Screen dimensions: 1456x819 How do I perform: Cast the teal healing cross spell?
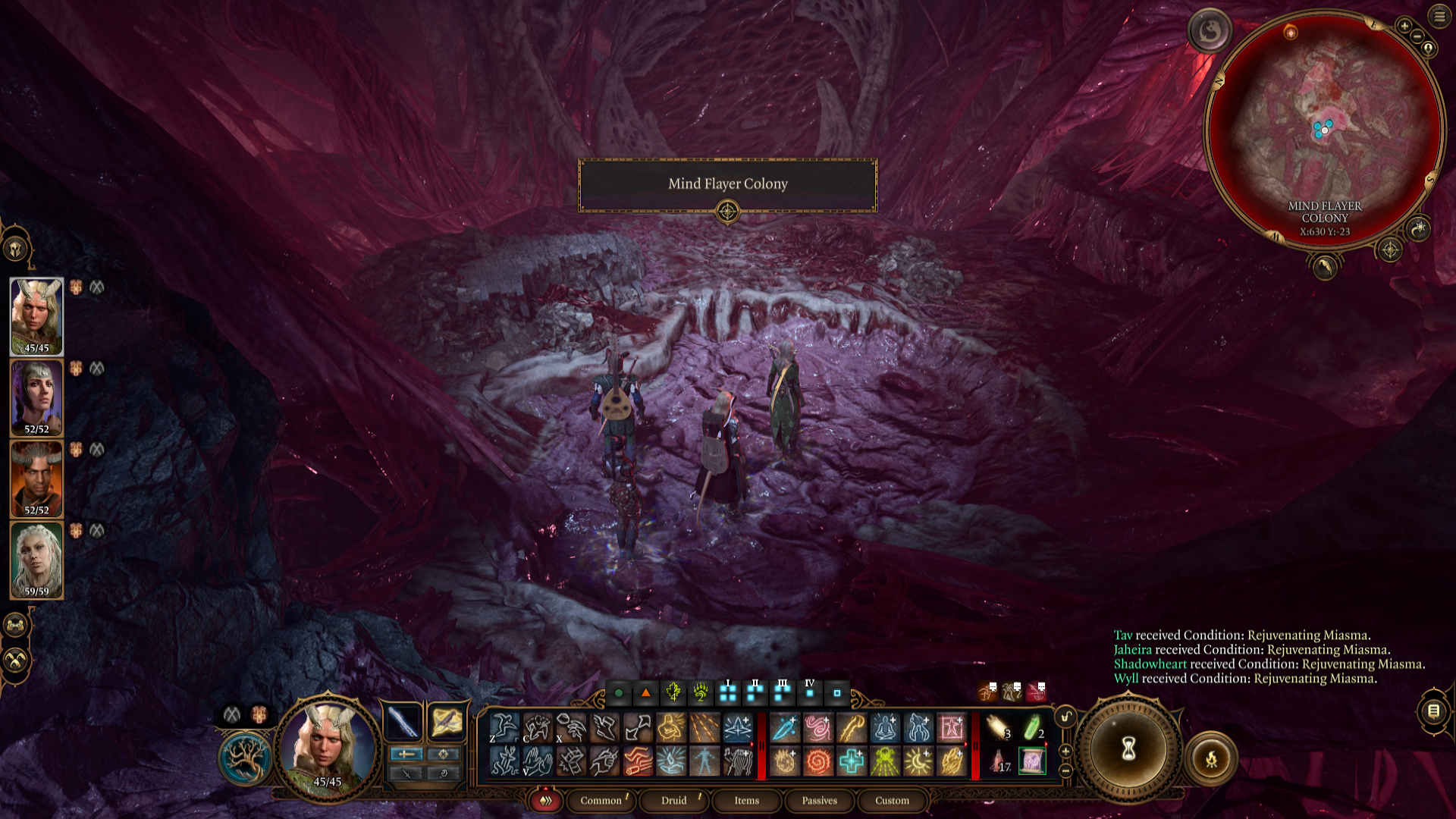point(852,761)
